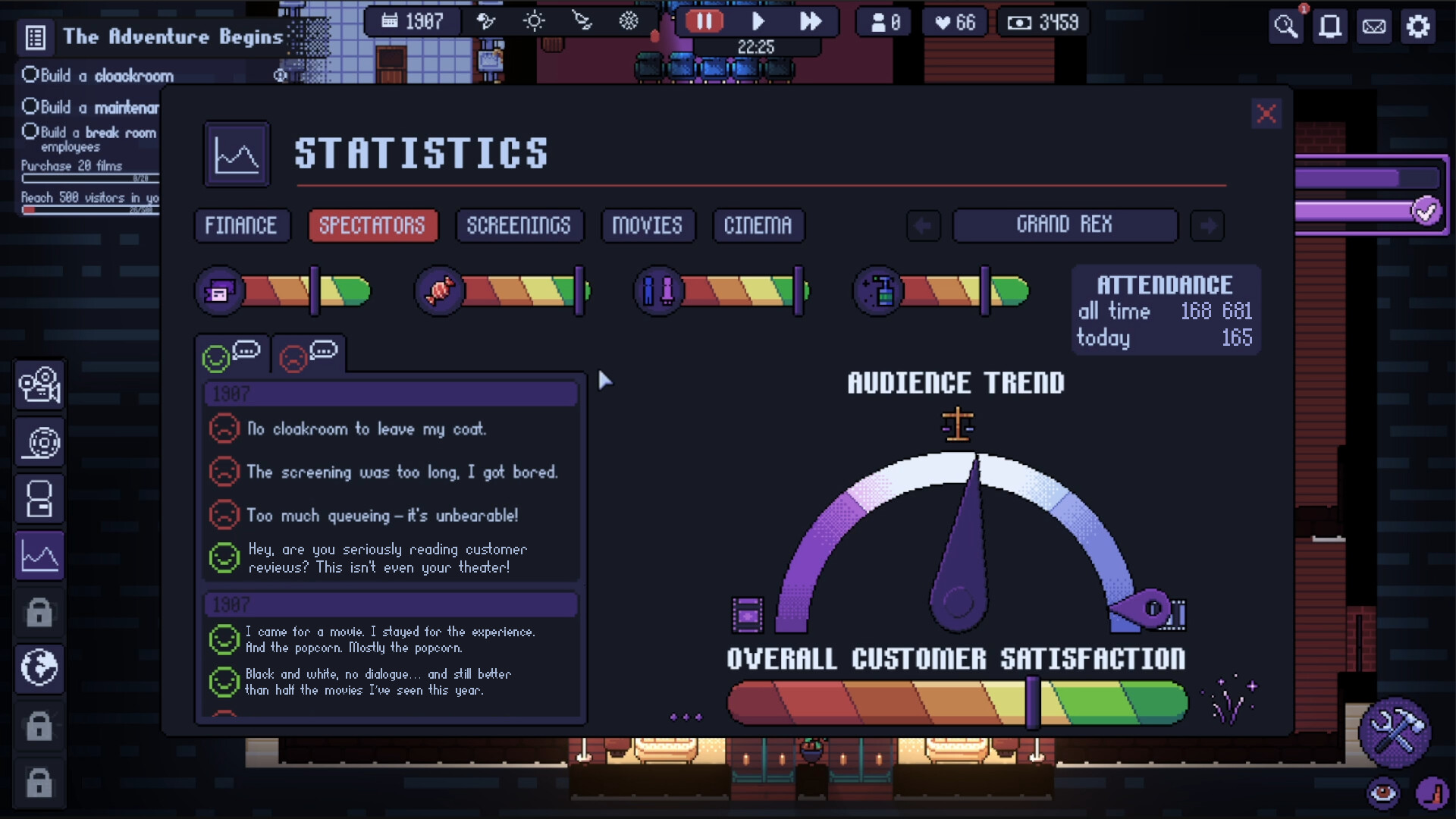
Task: Click the right arrow next to Grand Rex
Action: [1207, 225]
